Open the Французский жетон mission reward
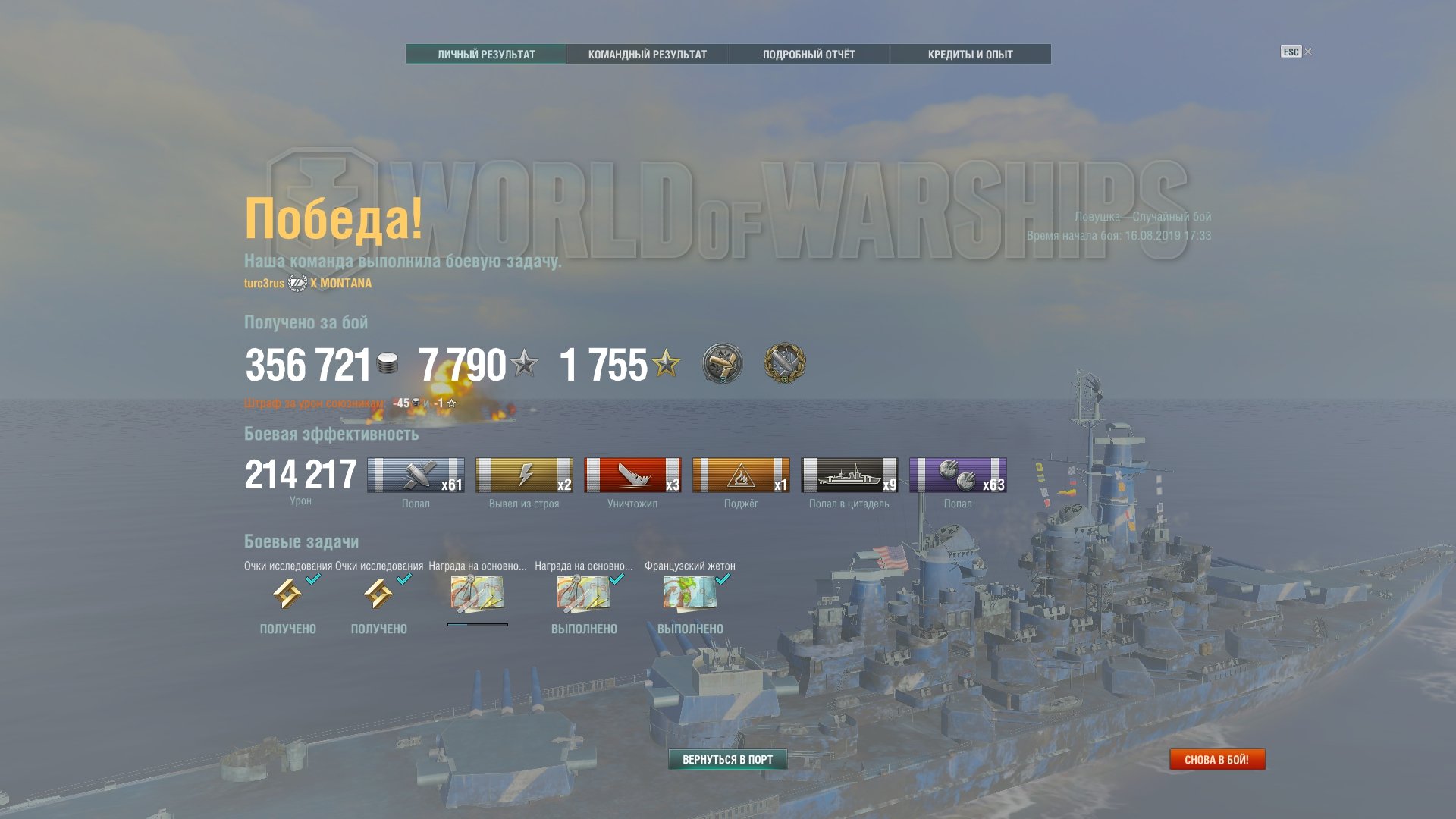 click(x=689, y=593)
